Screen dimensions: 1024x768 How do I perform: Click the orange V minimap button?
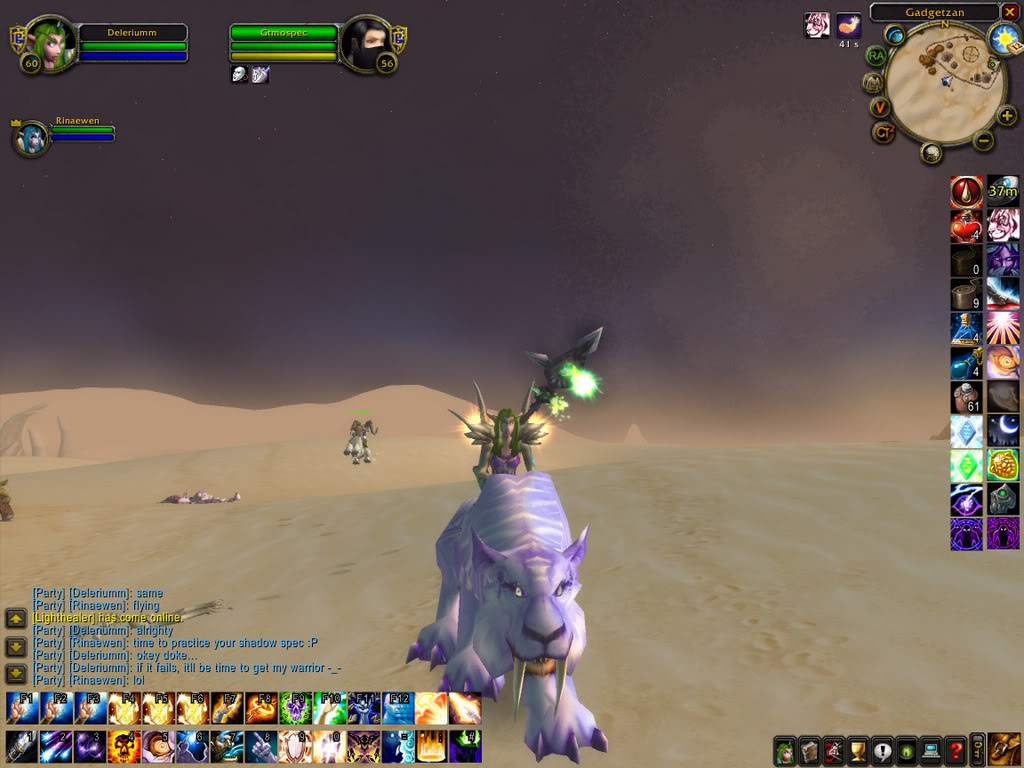pos(880,107)
